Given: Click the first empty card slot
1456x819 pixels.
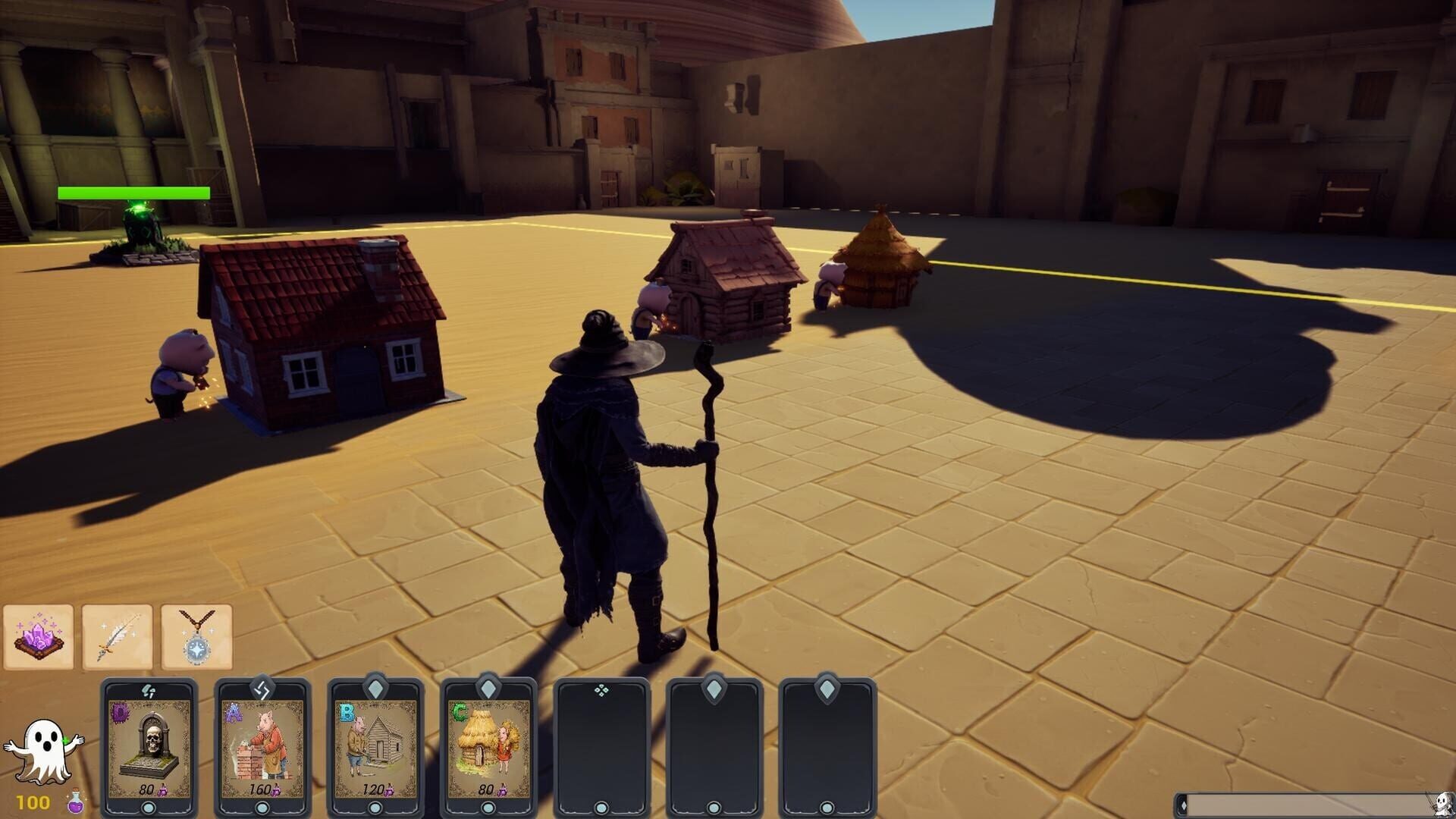Looking at the screenshot, I should 601,751.
